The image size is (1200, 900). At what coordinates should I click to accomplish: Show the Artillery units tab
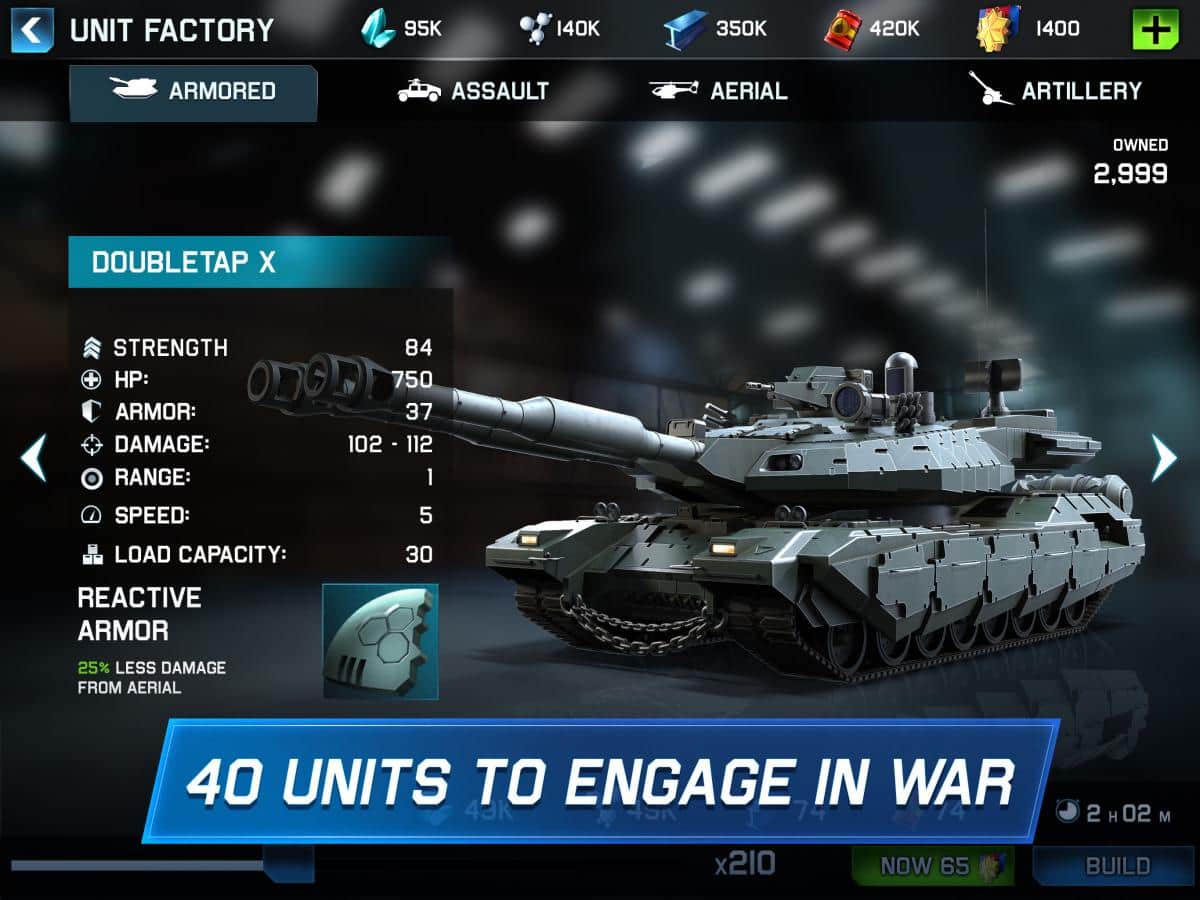[x=1055, y=91]
